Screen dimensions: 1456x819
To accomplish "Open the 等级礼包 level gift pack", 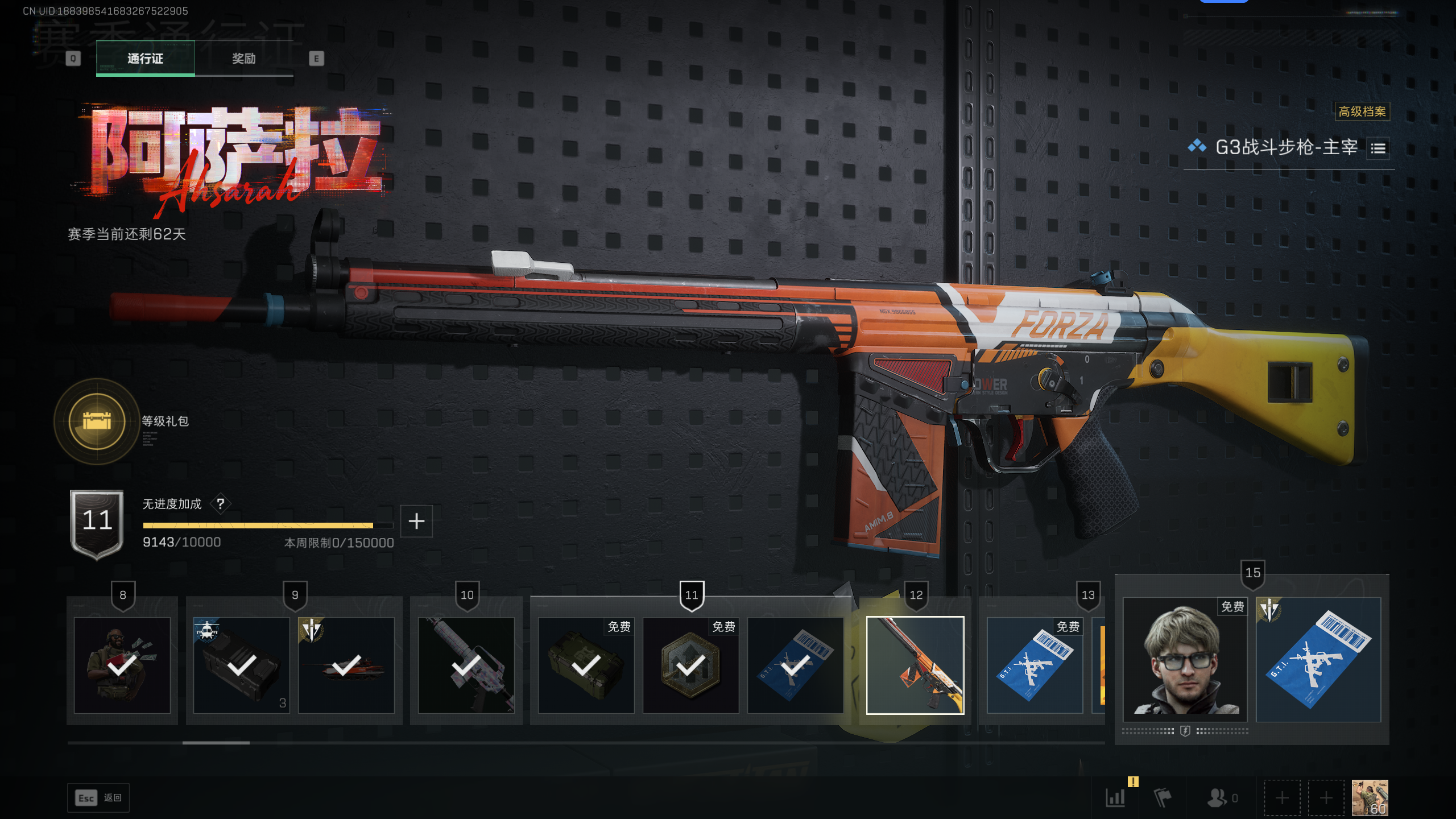I will (x=97, y=421).
